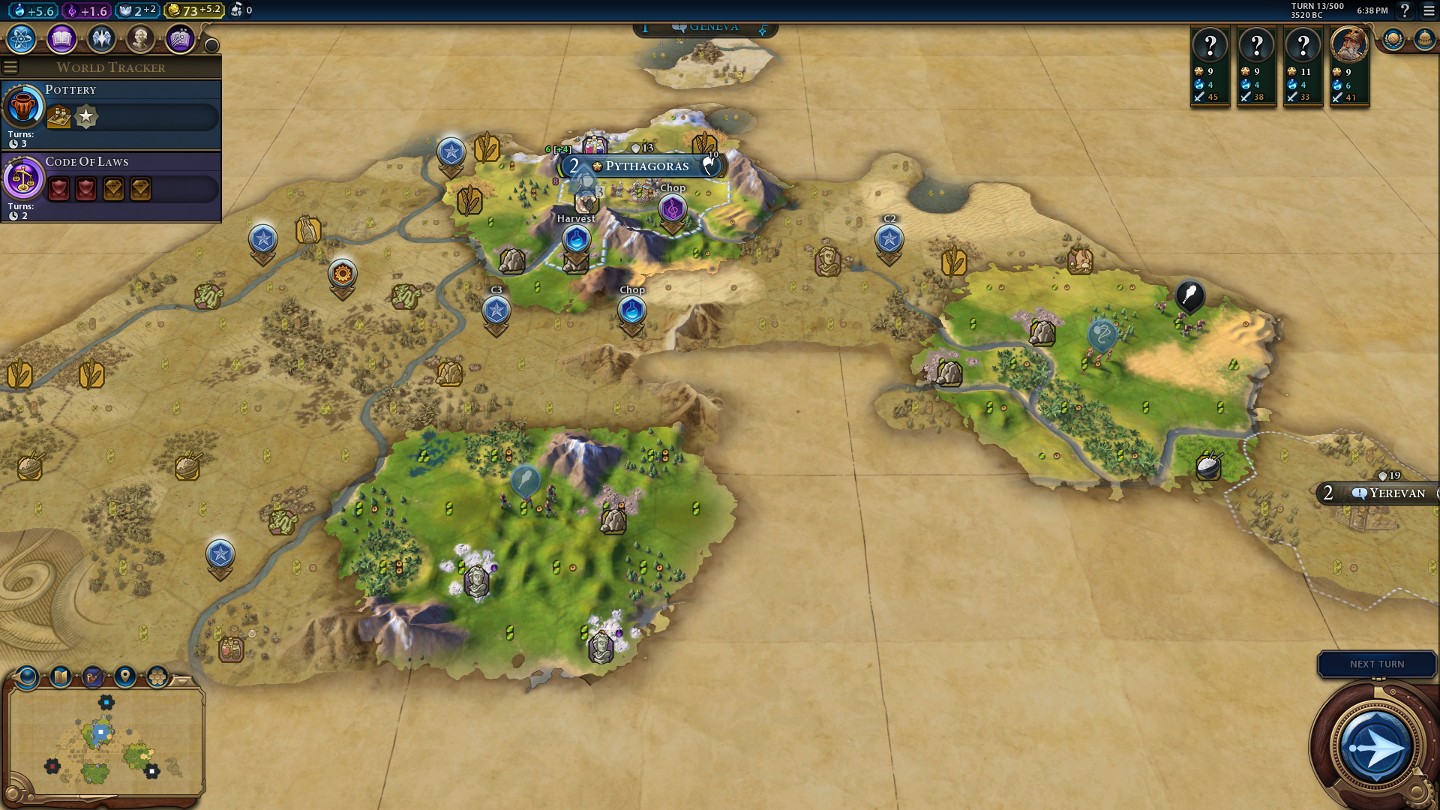The height and width of the screenshot is (810, 1440).
Task: Select the bearded leader portrait in diplomacy ribbon
Action: pos(1349,45)
